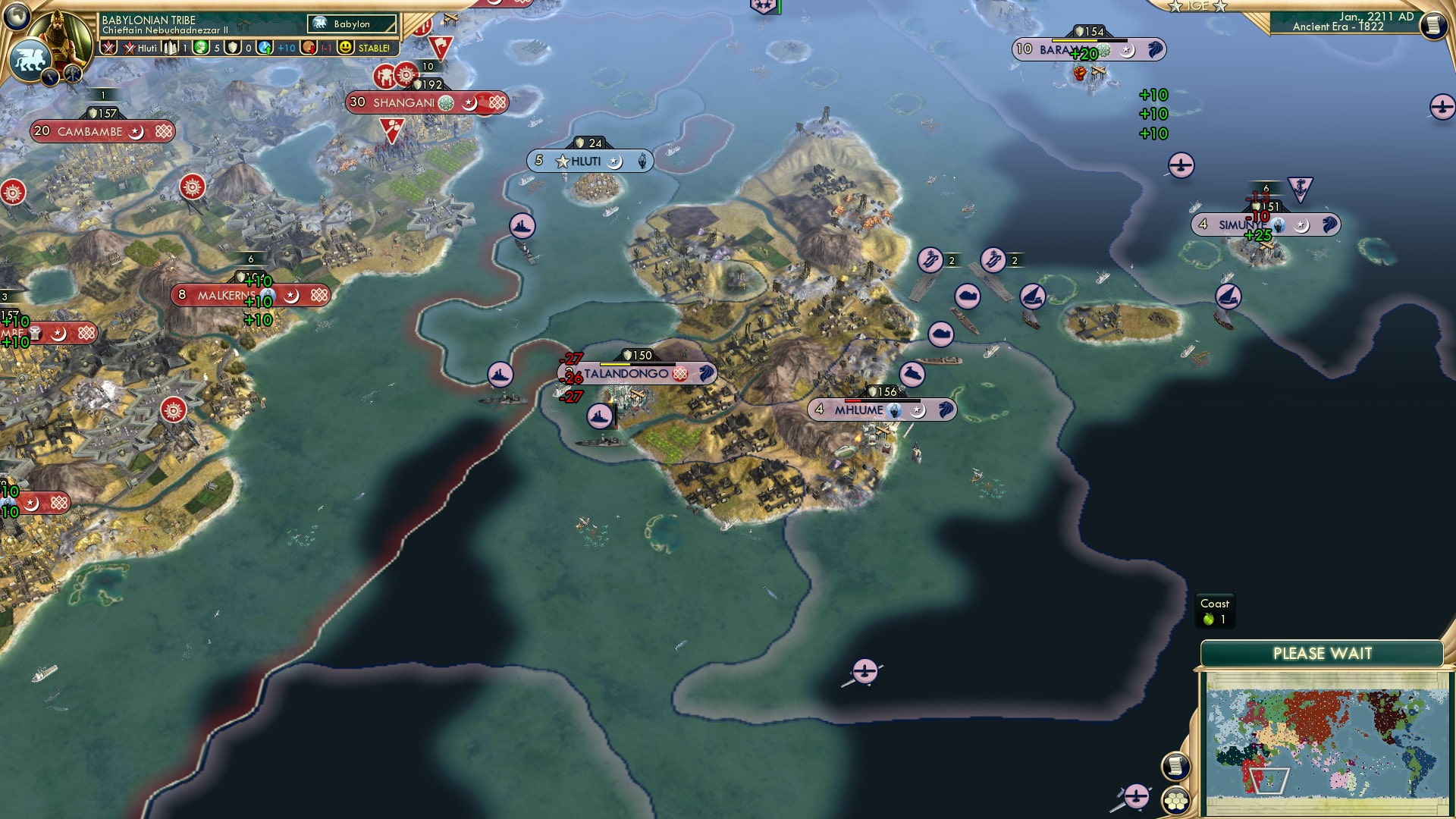The image size is (1456, 819).
Task: Open the notification log scroll icon near minimap
Action: pyautogui.click(x=1175, y=767)
